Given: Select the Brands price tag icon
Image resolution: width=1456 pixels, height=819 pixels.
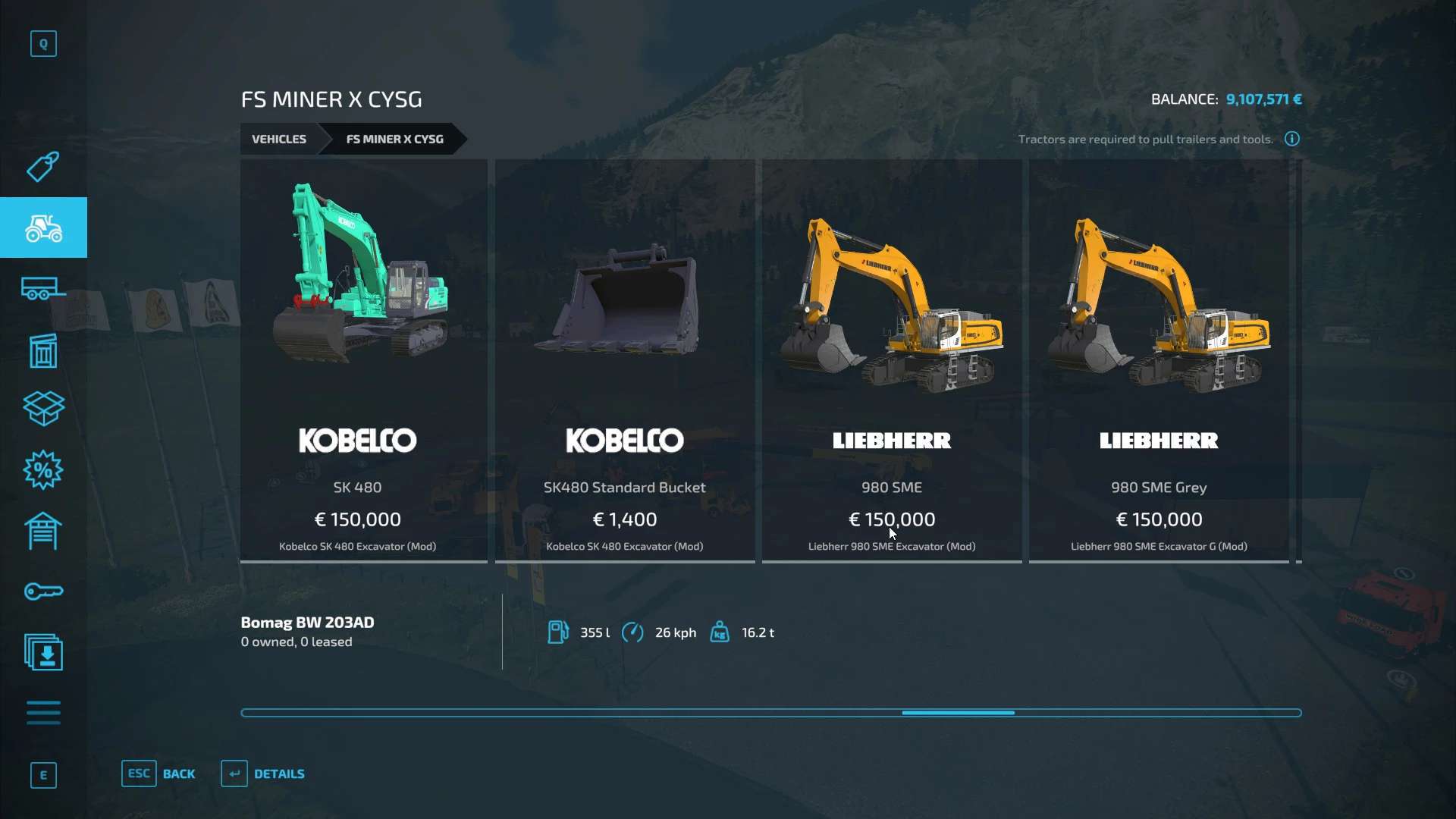Looking at the screenshot, I should [x=43, y=167].
